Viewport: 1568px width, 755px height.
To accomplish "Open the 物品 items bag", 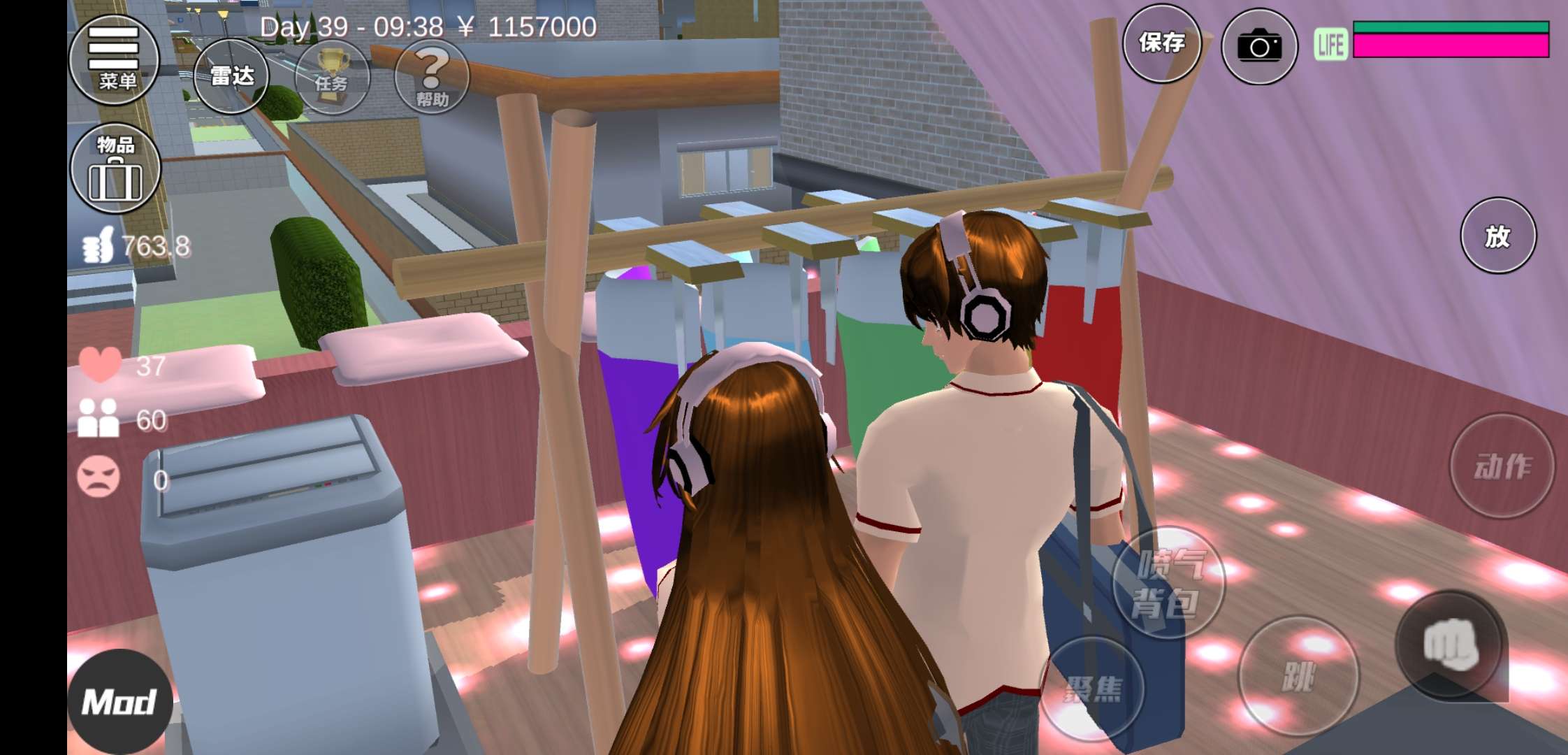I will coord(115,168).
